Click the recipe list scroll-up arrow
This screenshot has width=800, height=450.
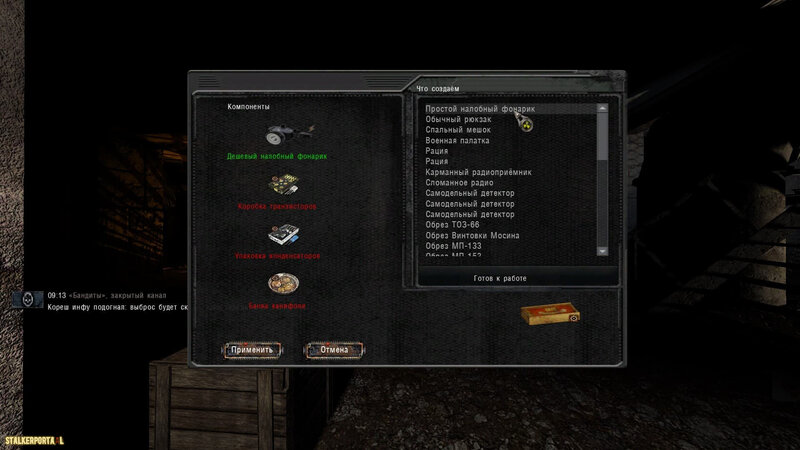point(602,108)
